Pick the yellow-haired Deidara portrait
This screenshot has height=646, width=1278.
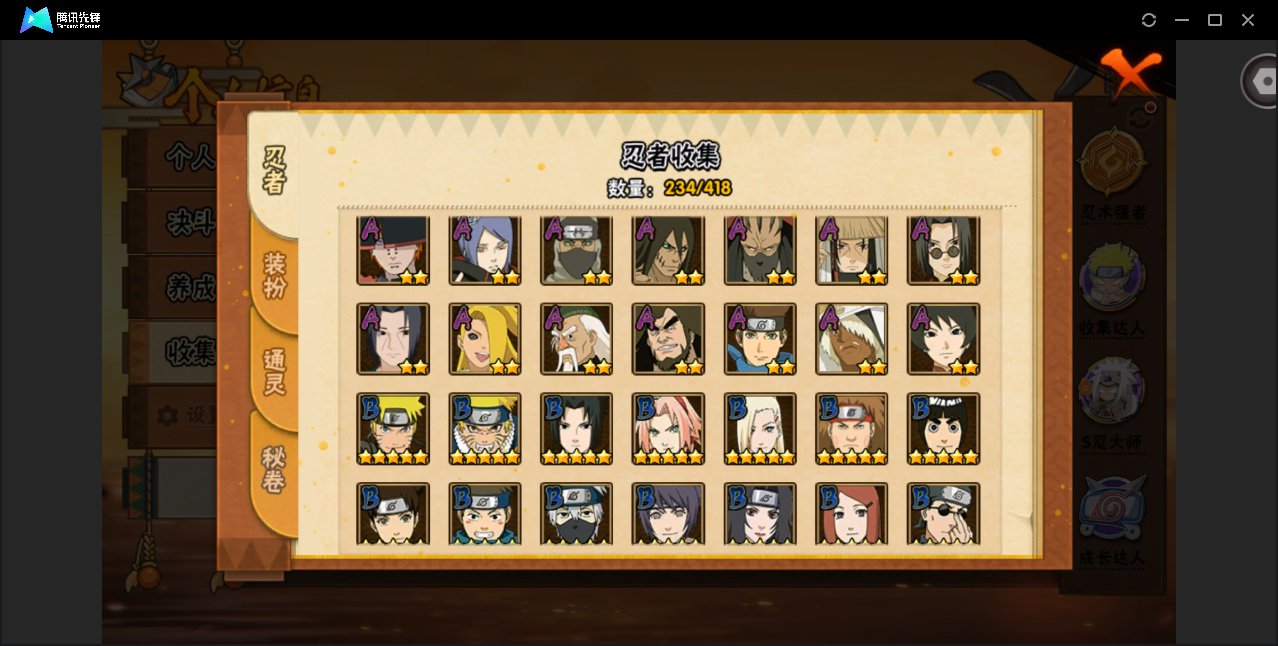485,339
